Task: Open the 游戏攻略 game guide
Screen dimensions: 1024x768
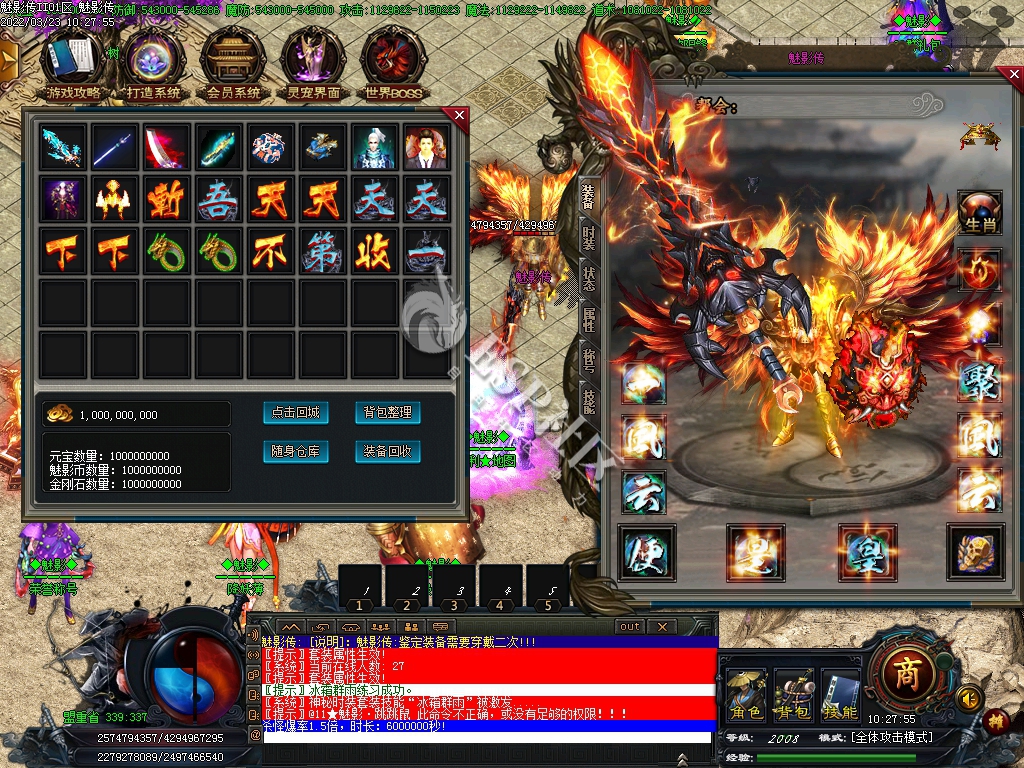Action: [73, 62]
